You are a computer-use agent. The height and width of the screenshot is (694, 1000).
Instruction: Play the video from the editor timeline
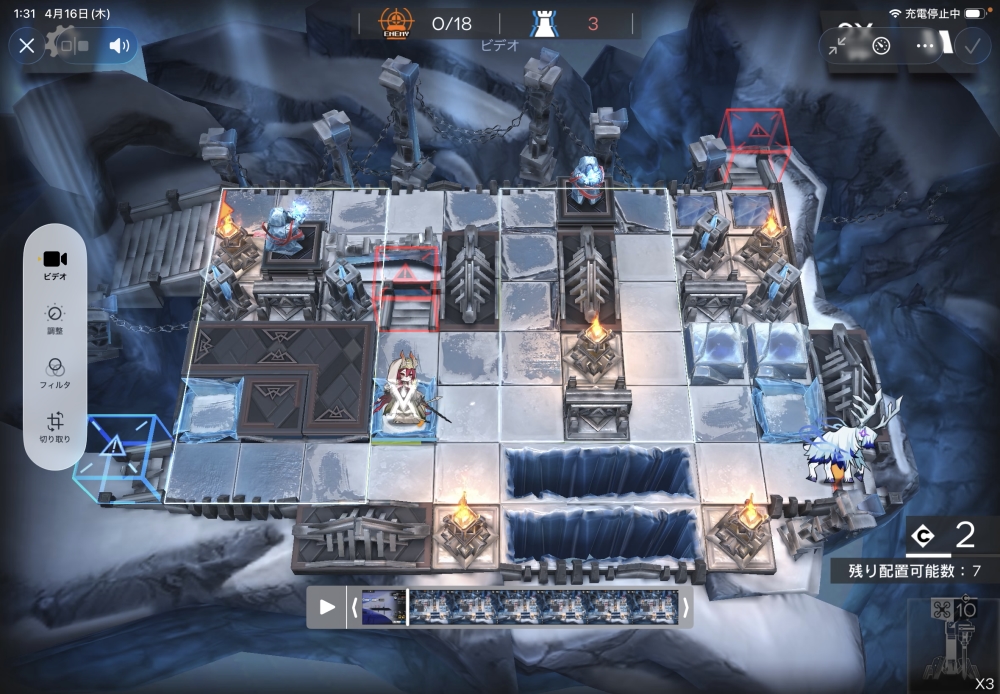(x=327, y=607)
